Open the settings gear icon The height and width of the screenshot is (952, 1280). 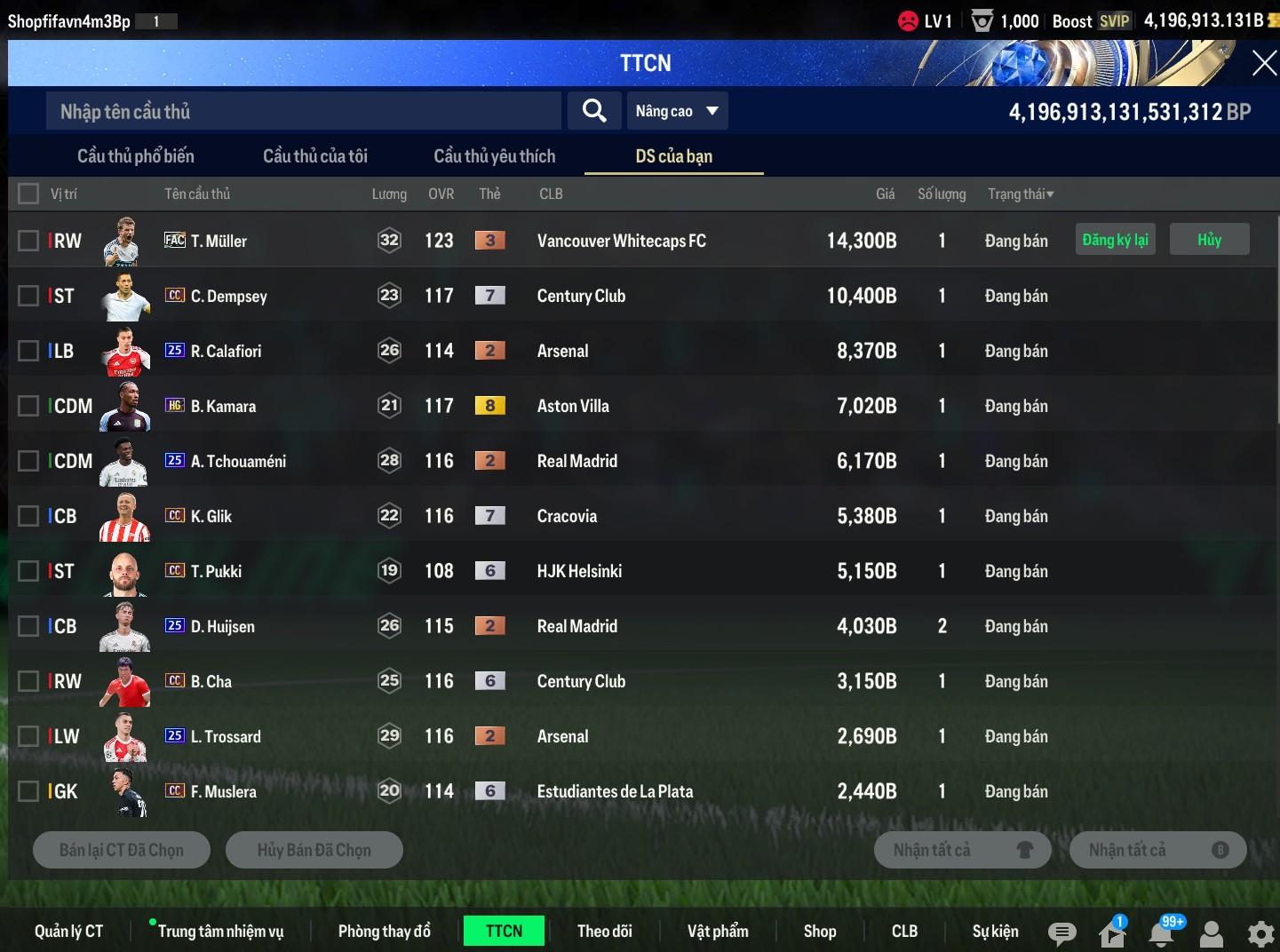pyautogui.click(x=1260, y=933)
